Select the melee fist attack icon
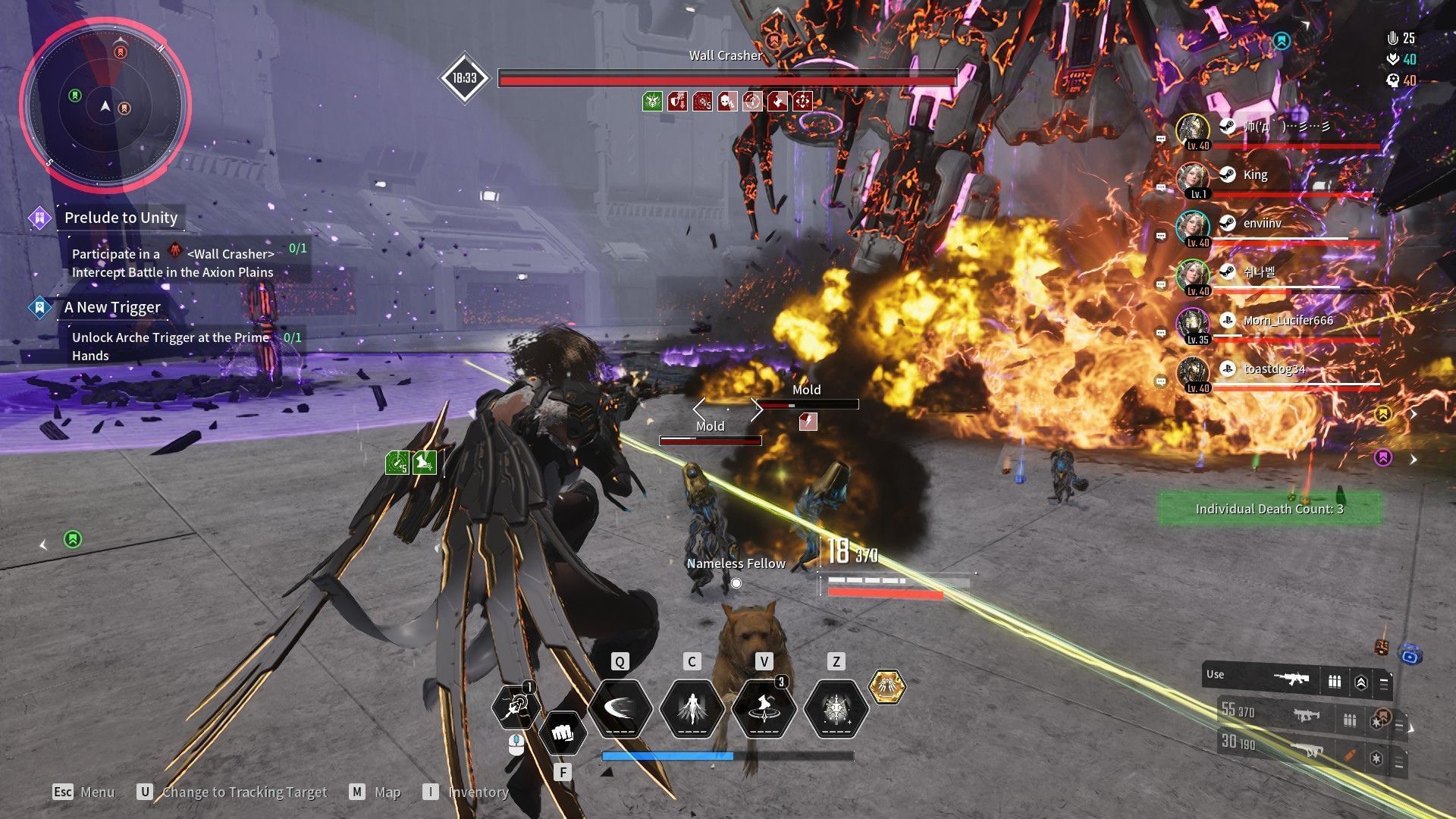The height and width of the screenshot is (819, 1456). pos(562,733)
